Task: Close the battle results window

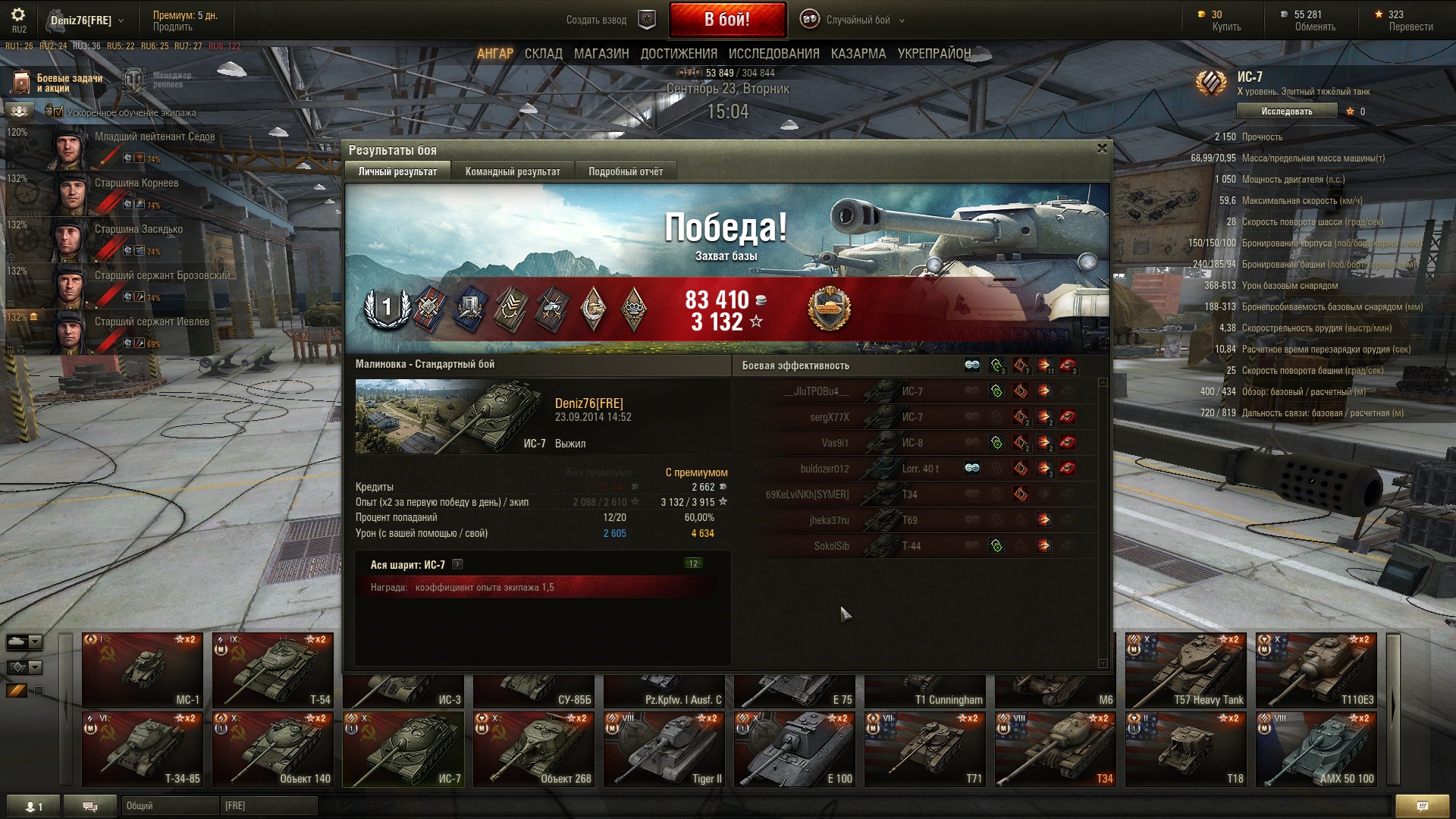Action: (1102, 149)
